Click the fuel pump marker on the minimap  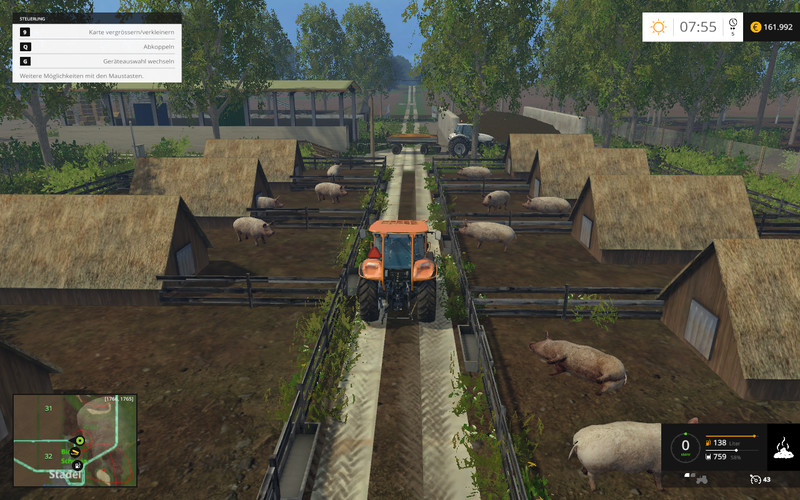tap(78, 465)
